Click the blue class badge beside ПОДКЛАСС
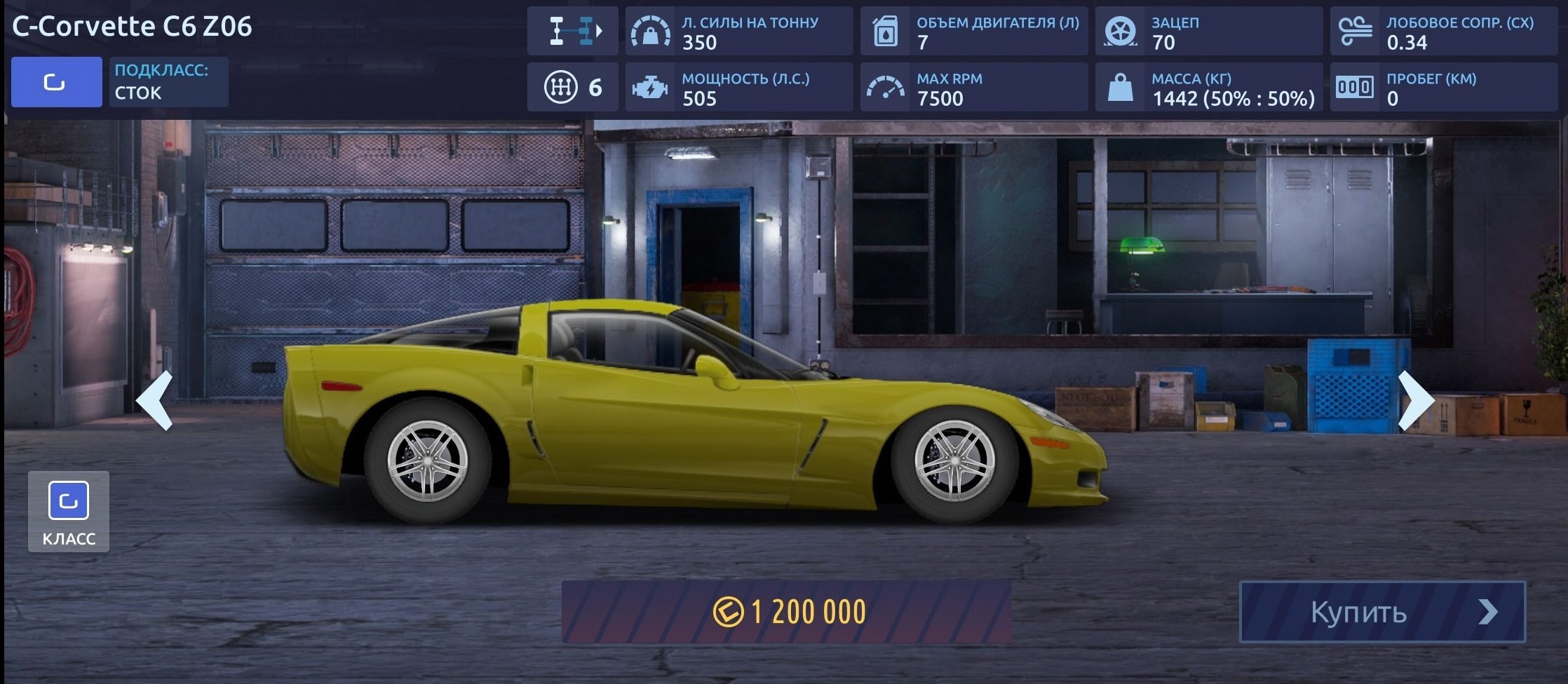The width and height of the screenshot is (1568, 684). [56, 82]
